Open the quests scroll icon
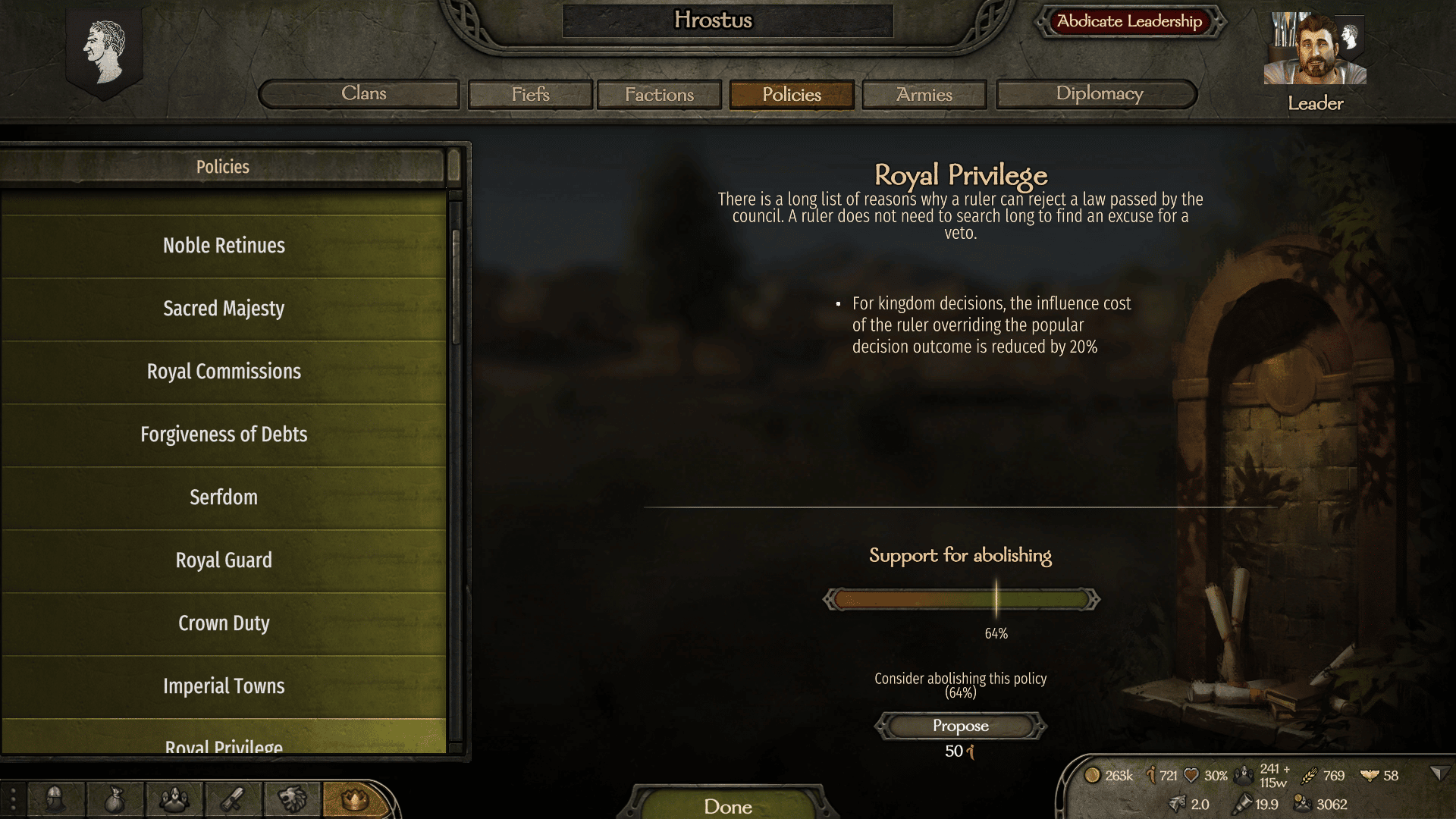1456x819 pixels. (234, 800)
